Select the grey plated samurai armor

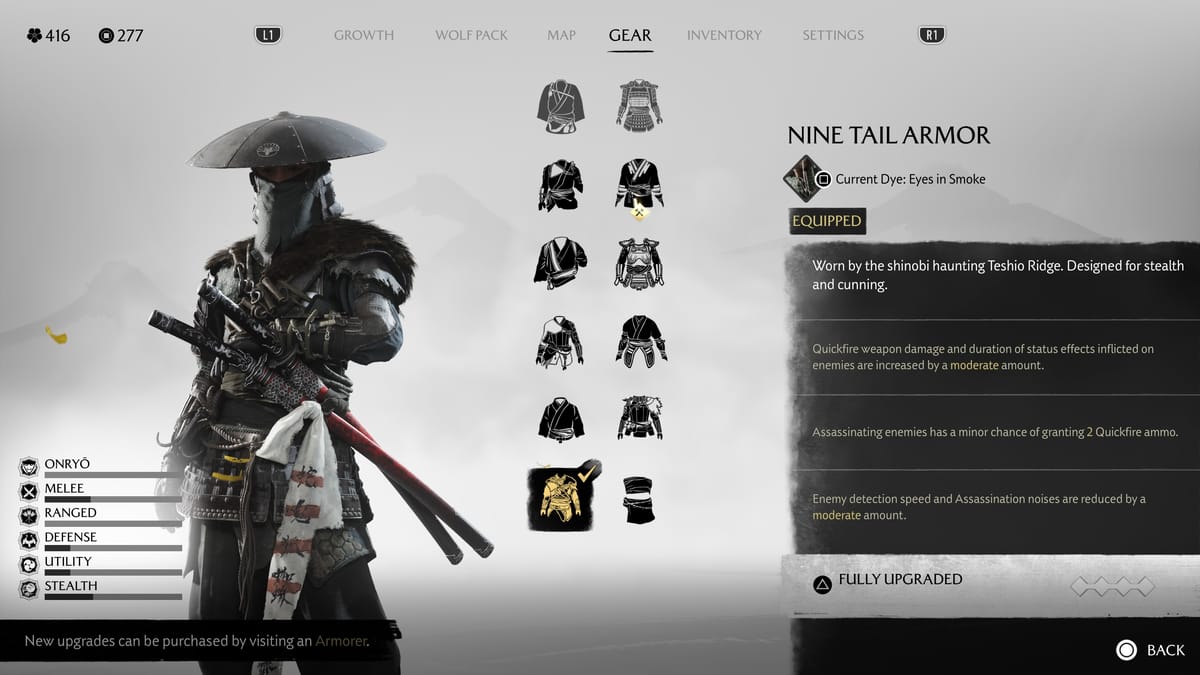pyautogui.click(x=639, y=104)
